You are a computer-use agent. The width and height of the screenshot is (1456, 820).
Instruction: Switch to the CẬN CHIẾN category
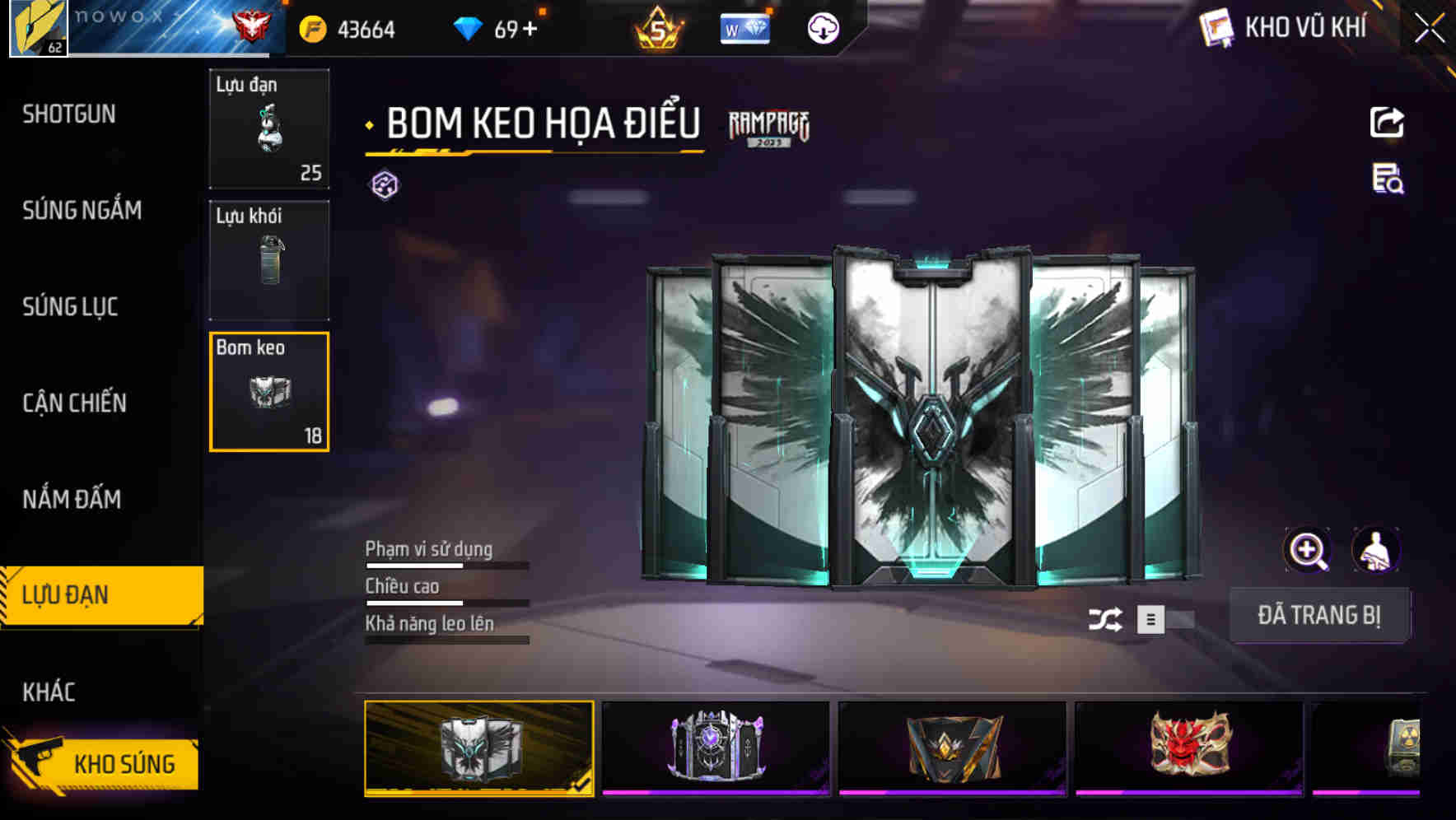click(74, 403)
